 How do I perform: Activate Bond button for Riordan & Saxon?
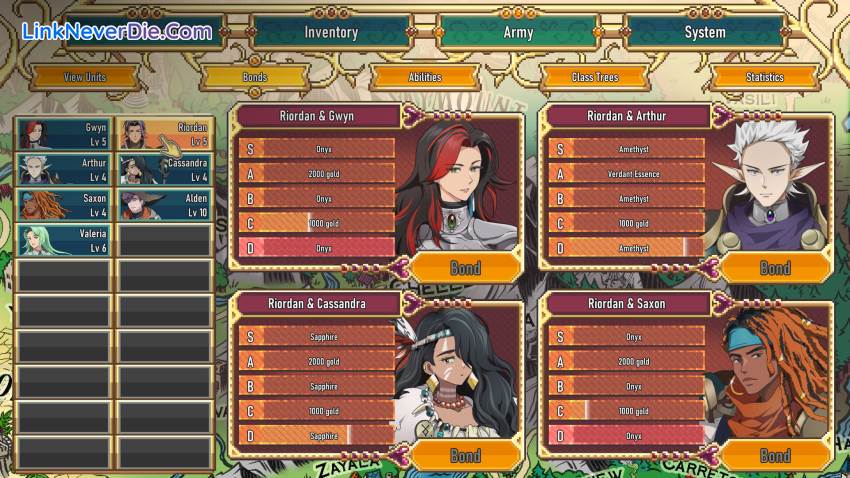click(775, 455)
